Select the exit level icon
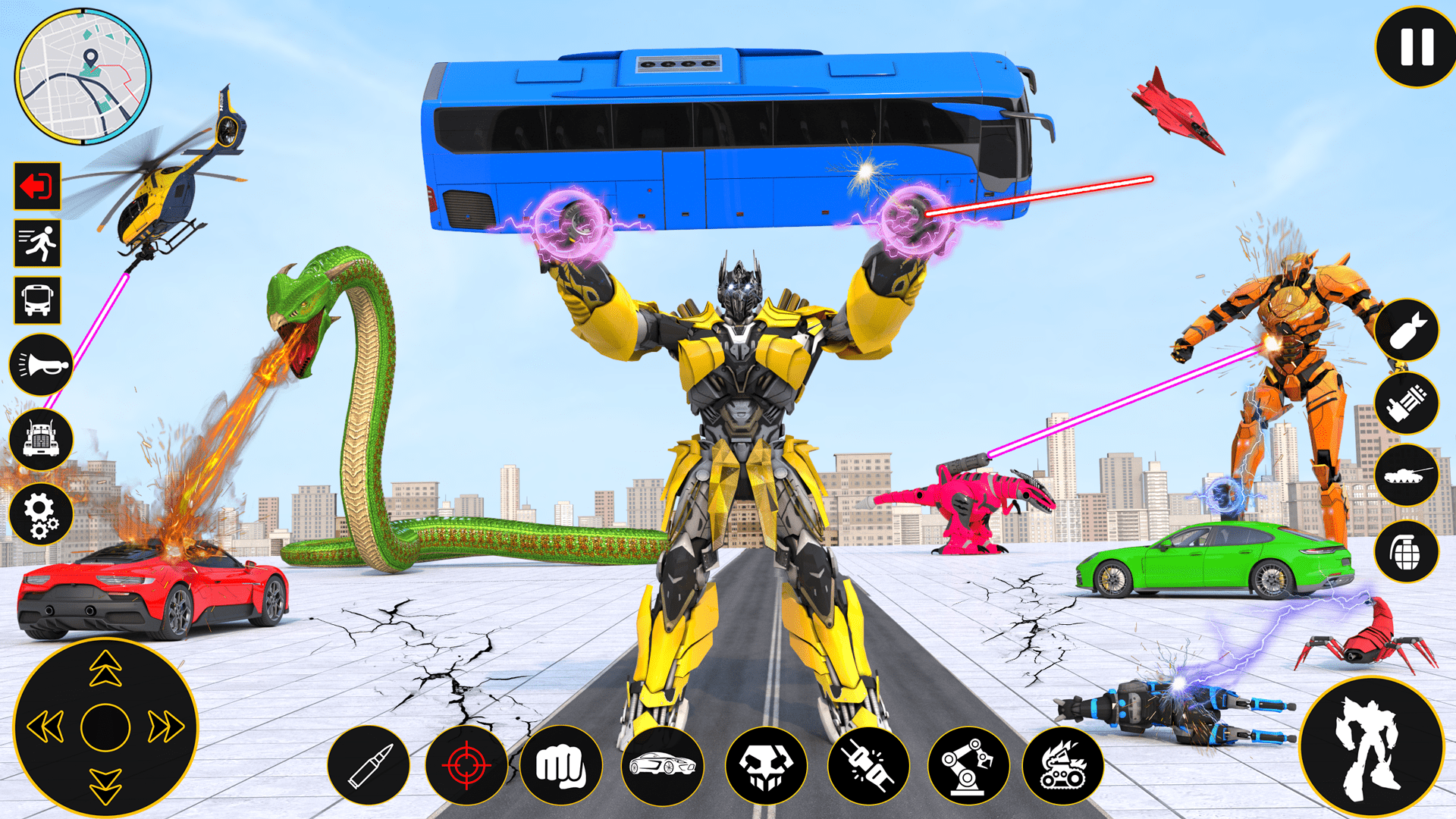Image resolution: width=1456 pixels, height=819 pixels. (36, 187)
